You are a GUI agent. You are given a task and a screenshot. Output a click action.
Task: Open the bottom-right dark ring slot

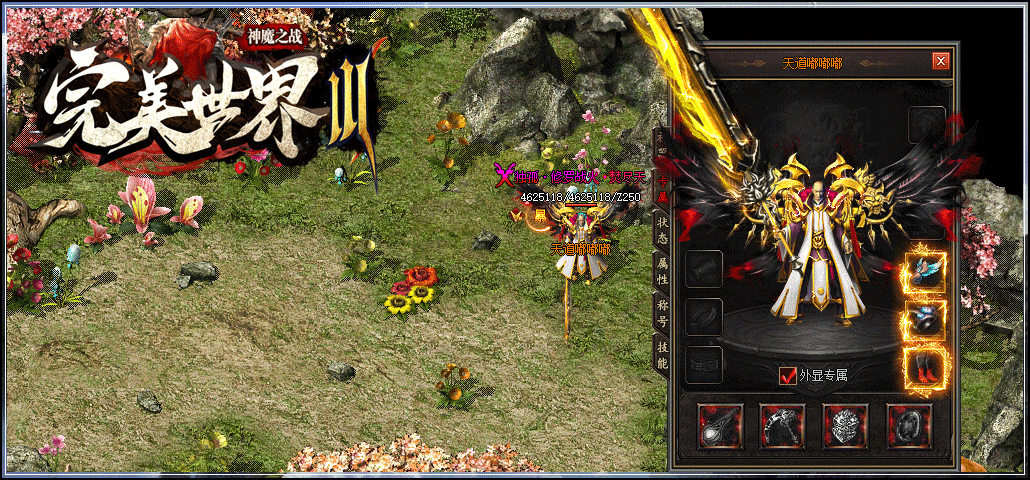click(909, 425)
